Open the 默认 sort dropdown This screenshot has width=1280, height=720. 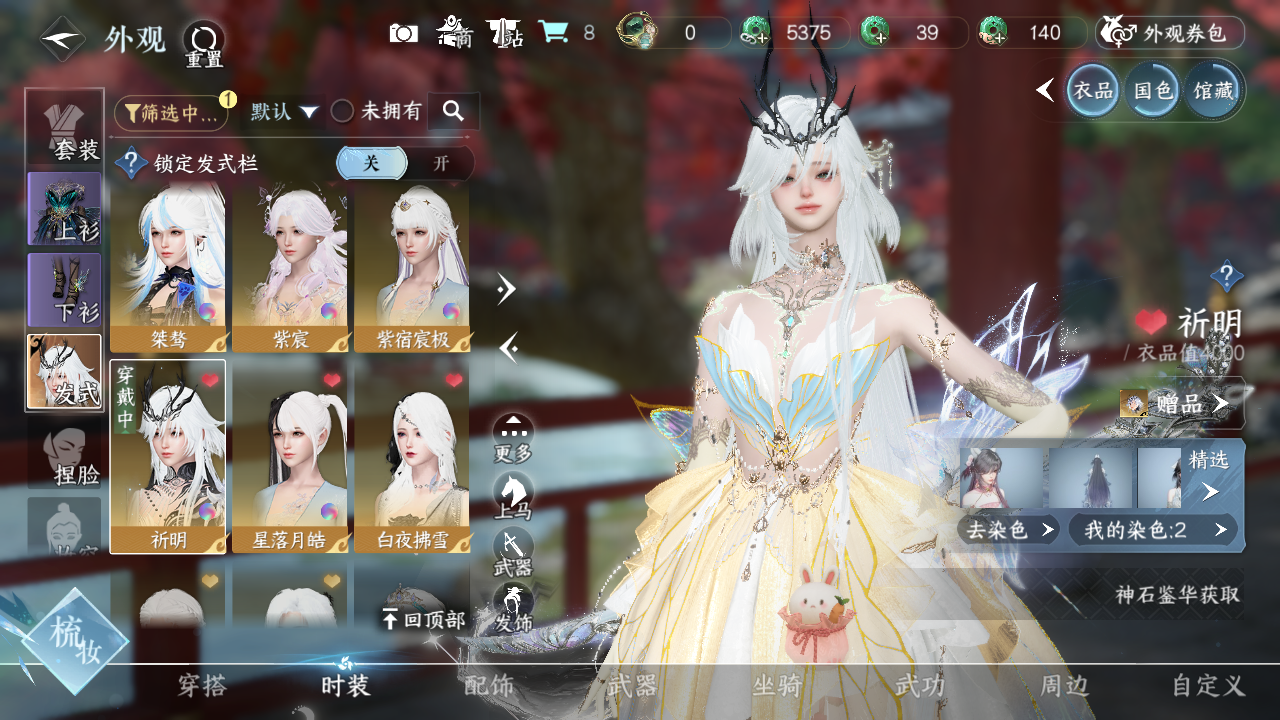284,112
